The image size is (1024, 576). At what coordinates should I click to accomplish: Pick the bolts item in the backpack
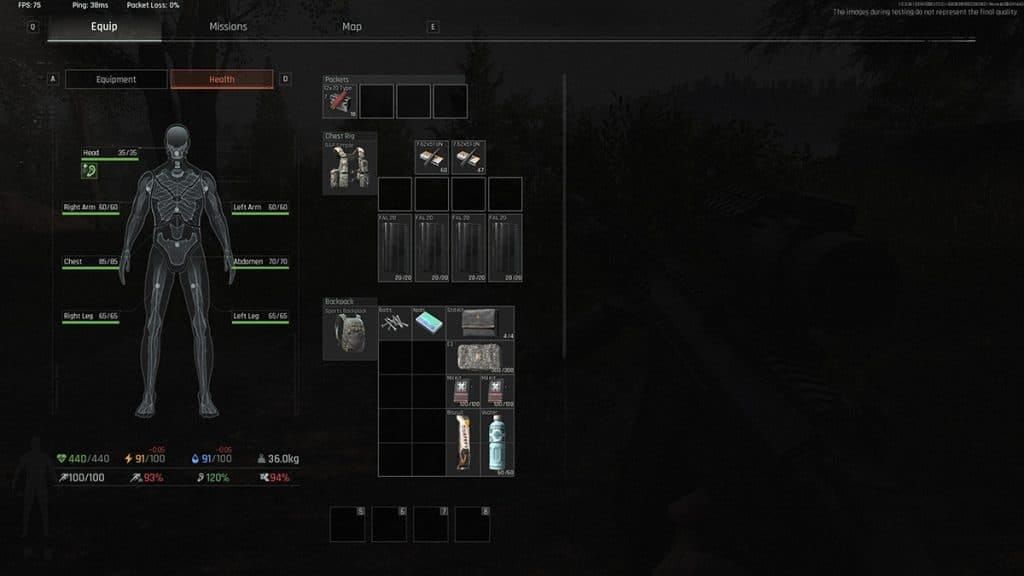tap(395, 324)
